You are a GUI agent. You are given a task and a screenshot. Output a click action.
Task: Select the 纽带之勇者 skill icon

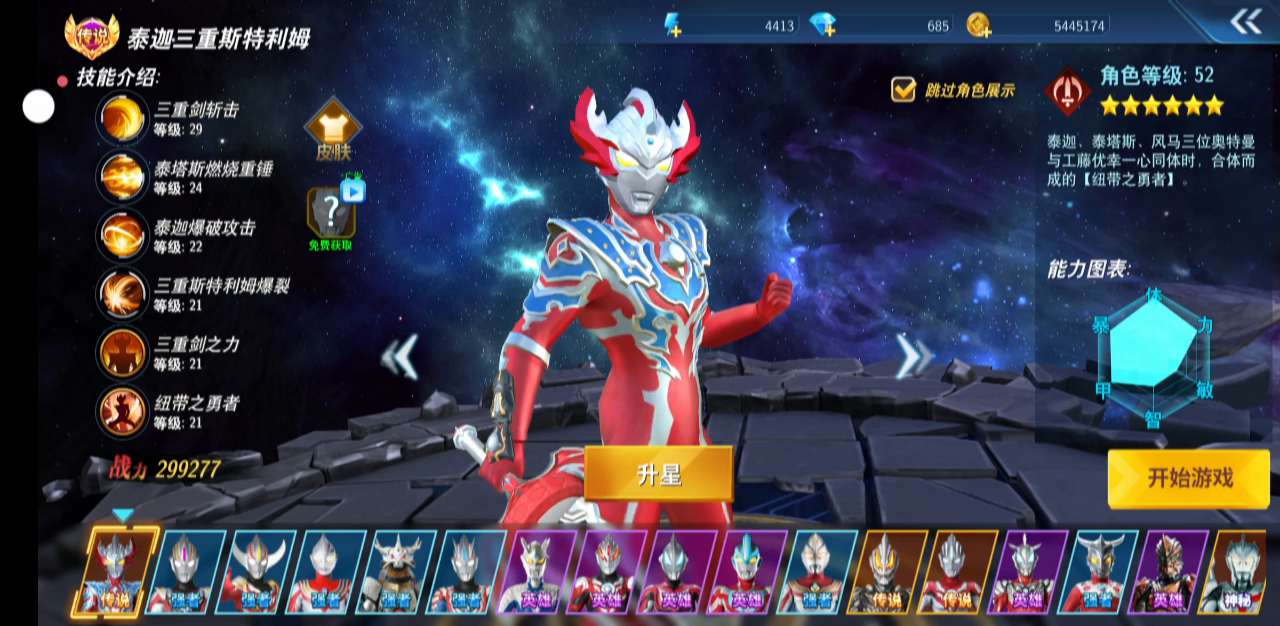(x=122, y=411)
